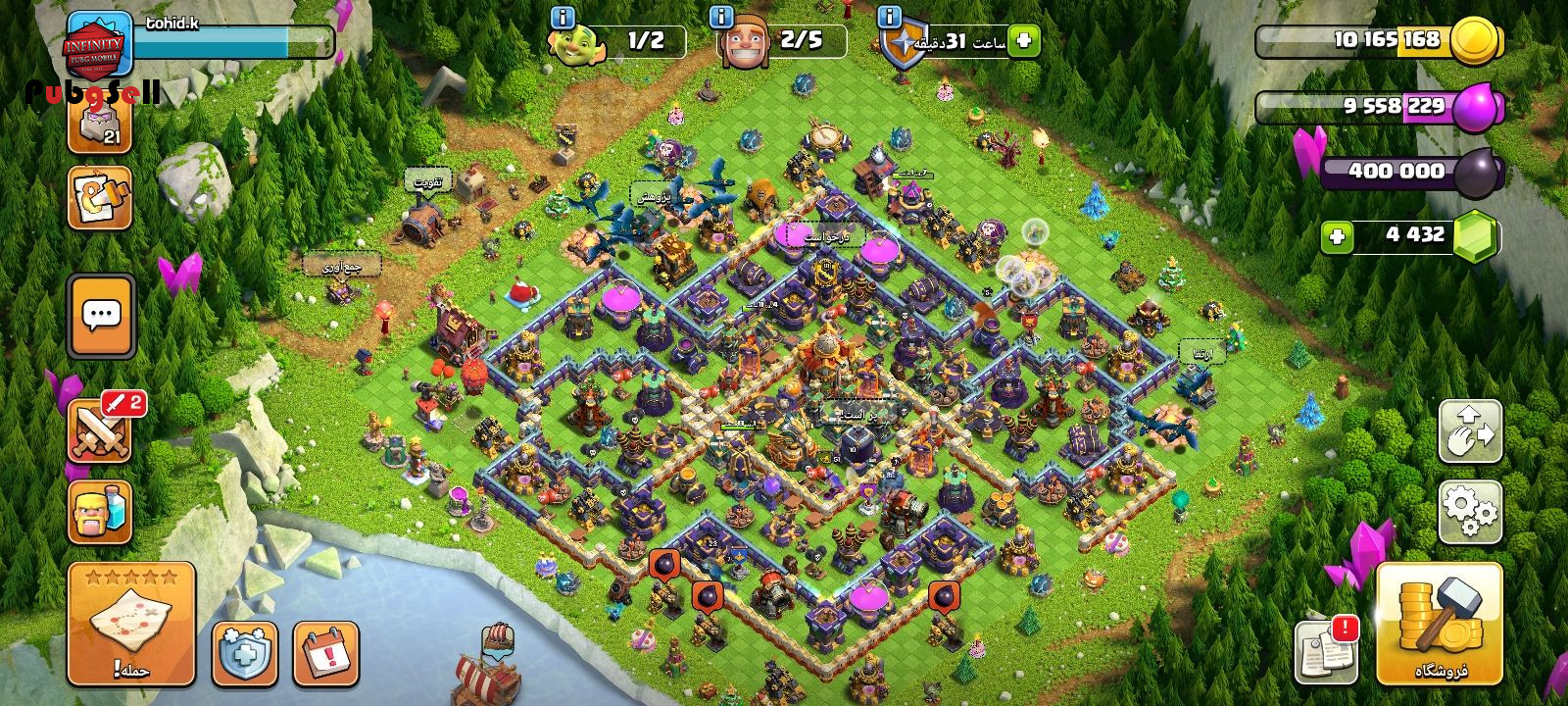Show info for the goblin builder

point(563,17)
